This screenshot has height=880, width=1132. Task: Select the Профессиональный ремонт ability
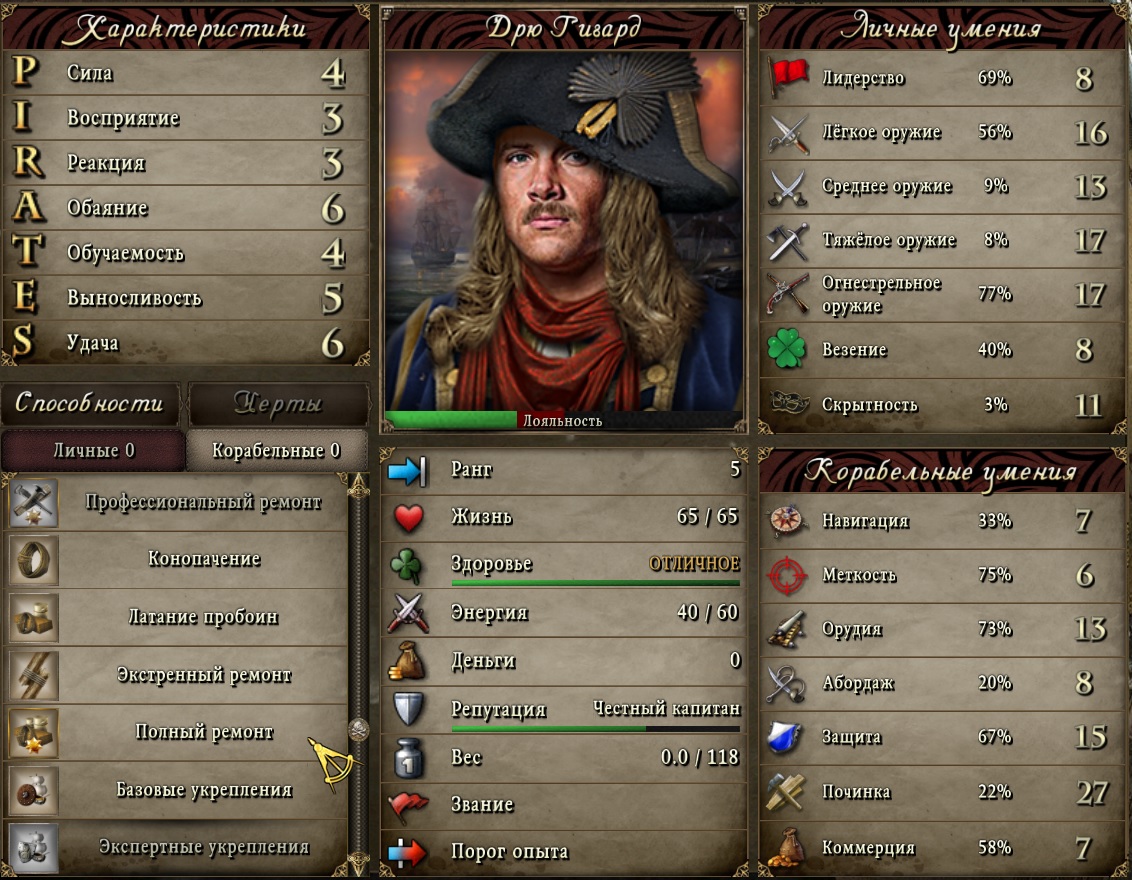point(202,502)
